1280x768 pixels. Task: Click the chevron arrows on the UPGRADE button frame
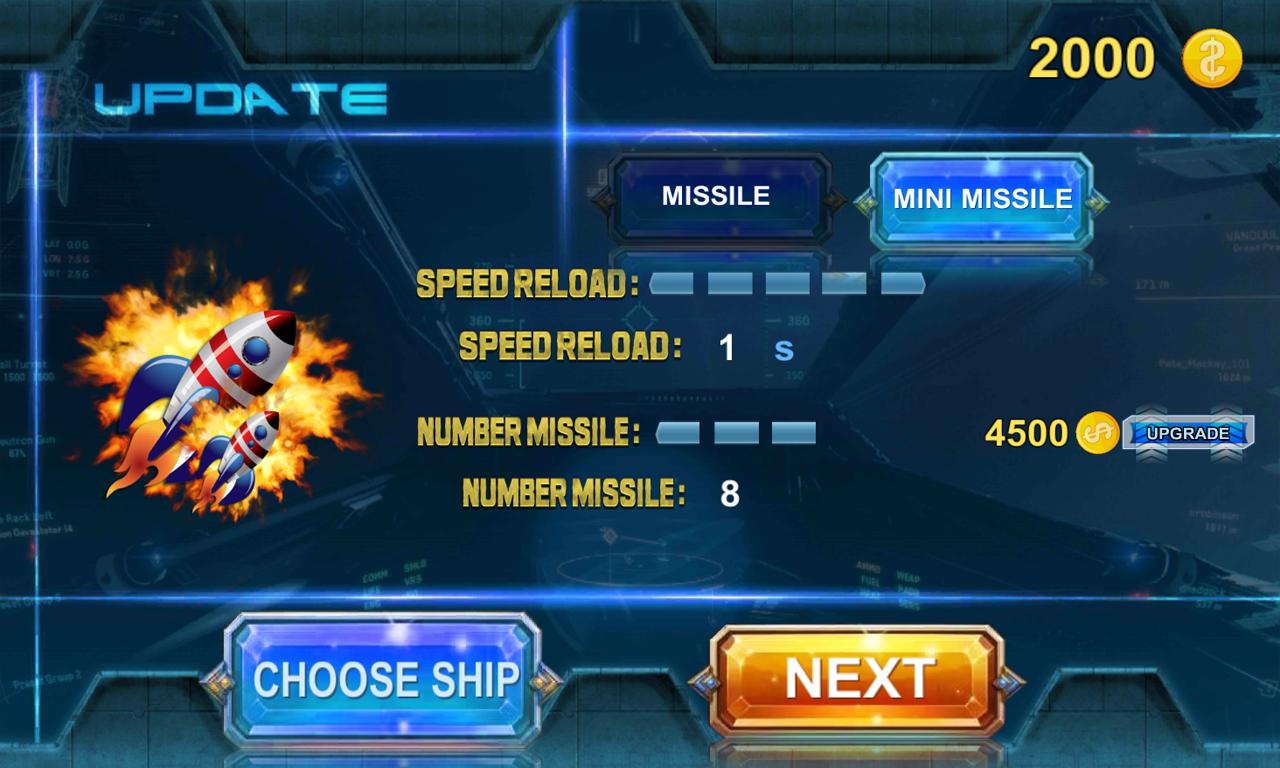coord(1150,410)
